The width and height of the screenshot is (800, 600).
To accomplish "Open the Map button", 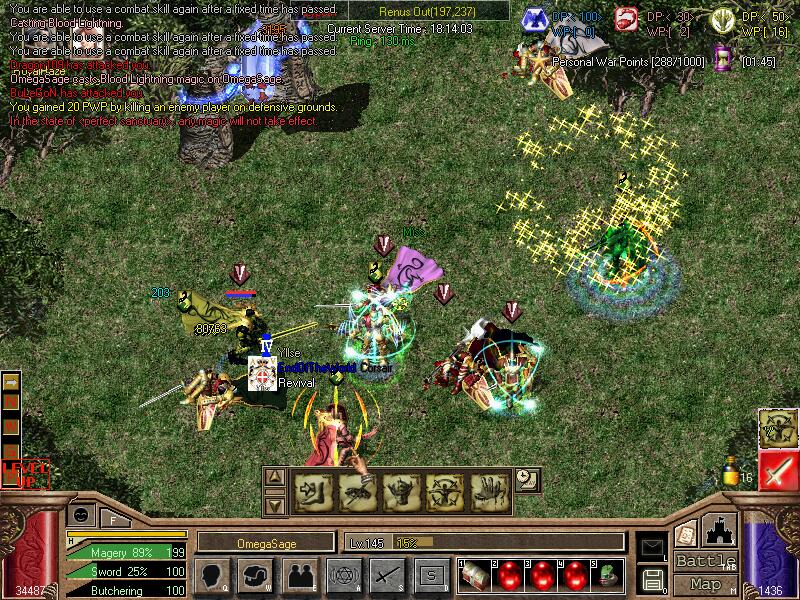I will [x=706, y=584].
